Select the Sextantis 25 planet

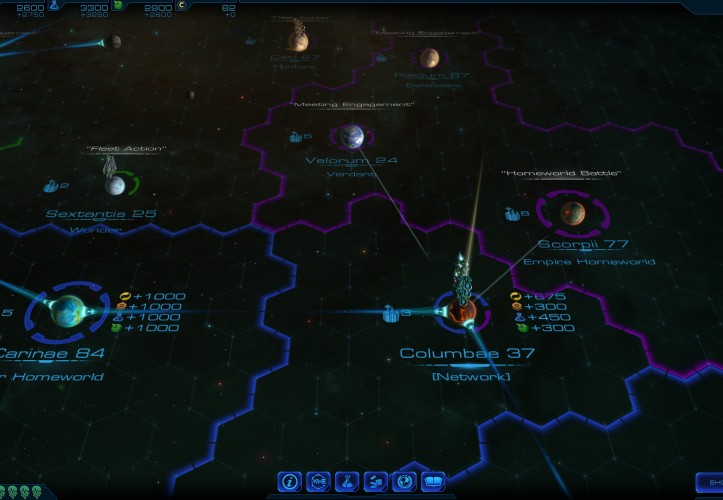[x=116, y=184]
